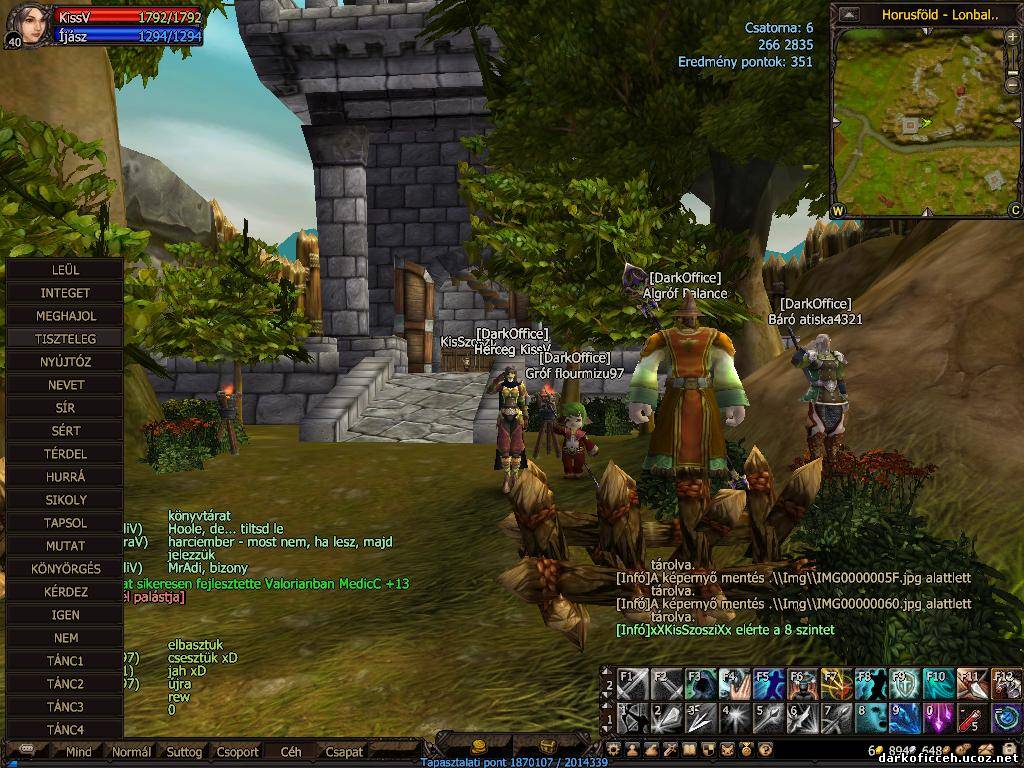Choose the LEÜL emote from the list
The image size is (1024, 768).
tap(65, 270)
